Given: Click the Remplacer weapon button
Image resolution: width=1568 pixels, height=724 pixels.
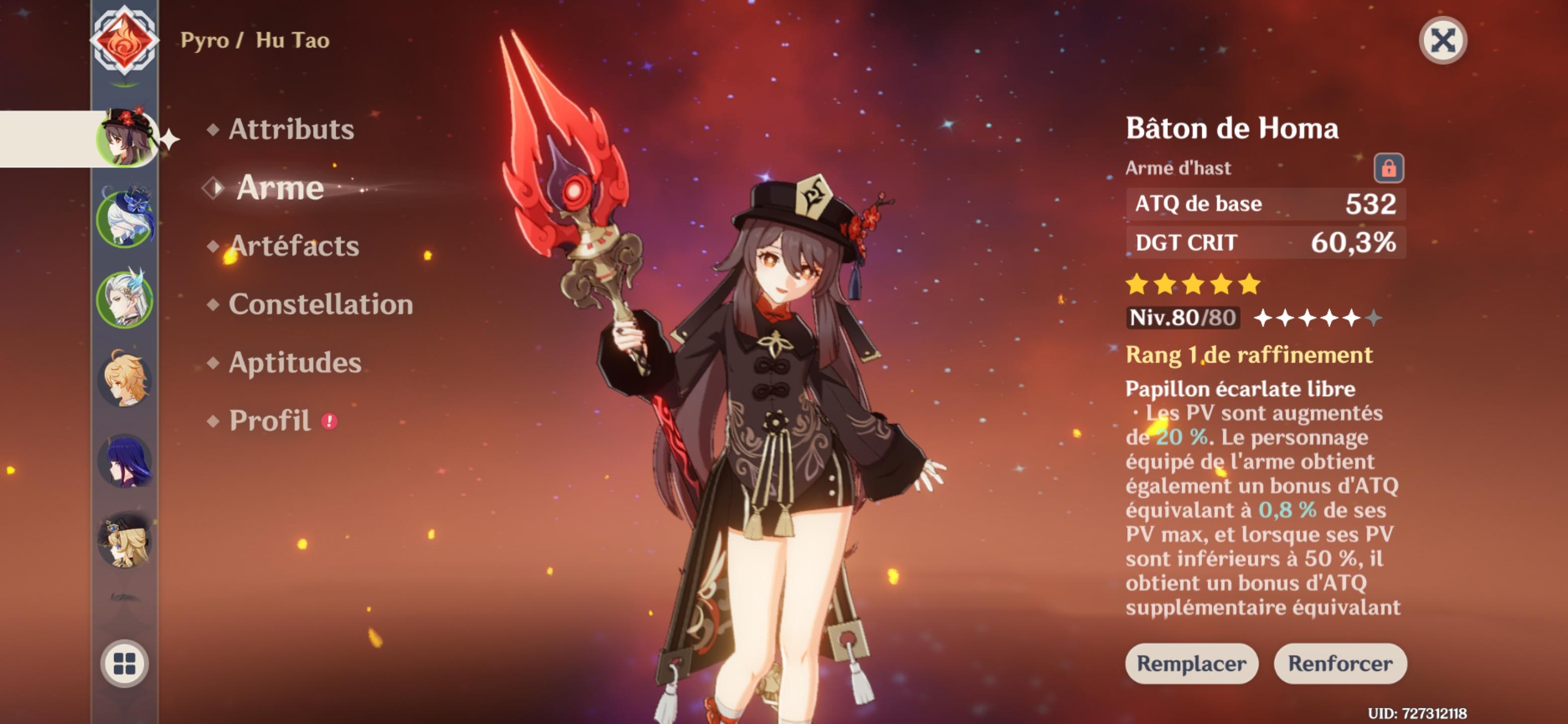Looking at the screenshot, I should 1191,663.
